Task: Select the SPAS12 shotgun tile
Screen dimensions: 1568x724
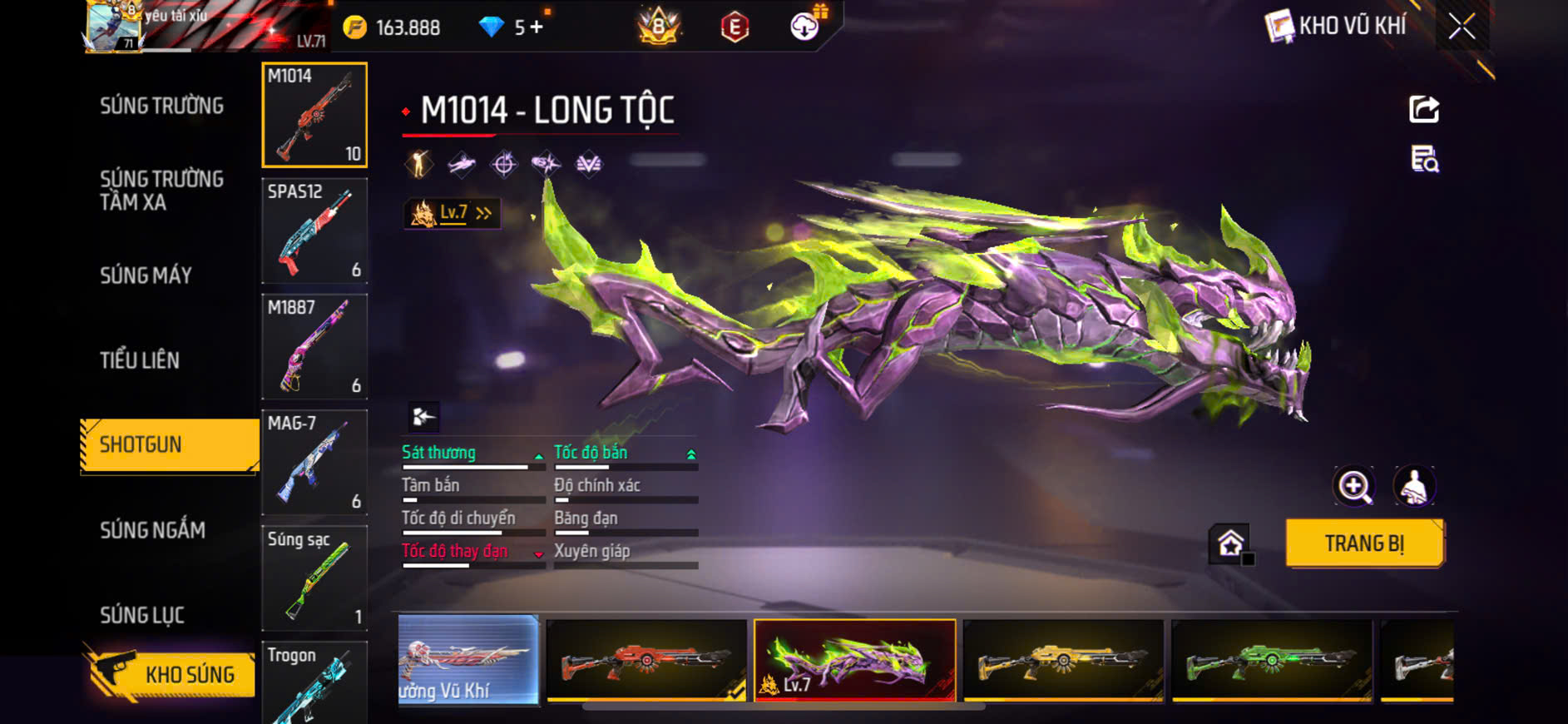Action: [314, 231]
